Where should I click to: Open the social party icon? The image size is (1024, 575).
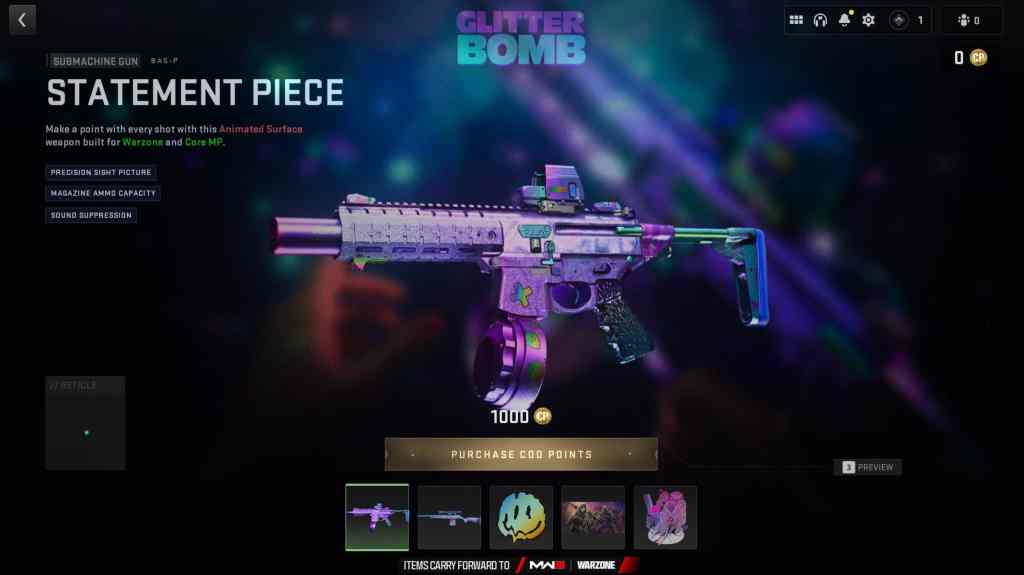point(969,20)
